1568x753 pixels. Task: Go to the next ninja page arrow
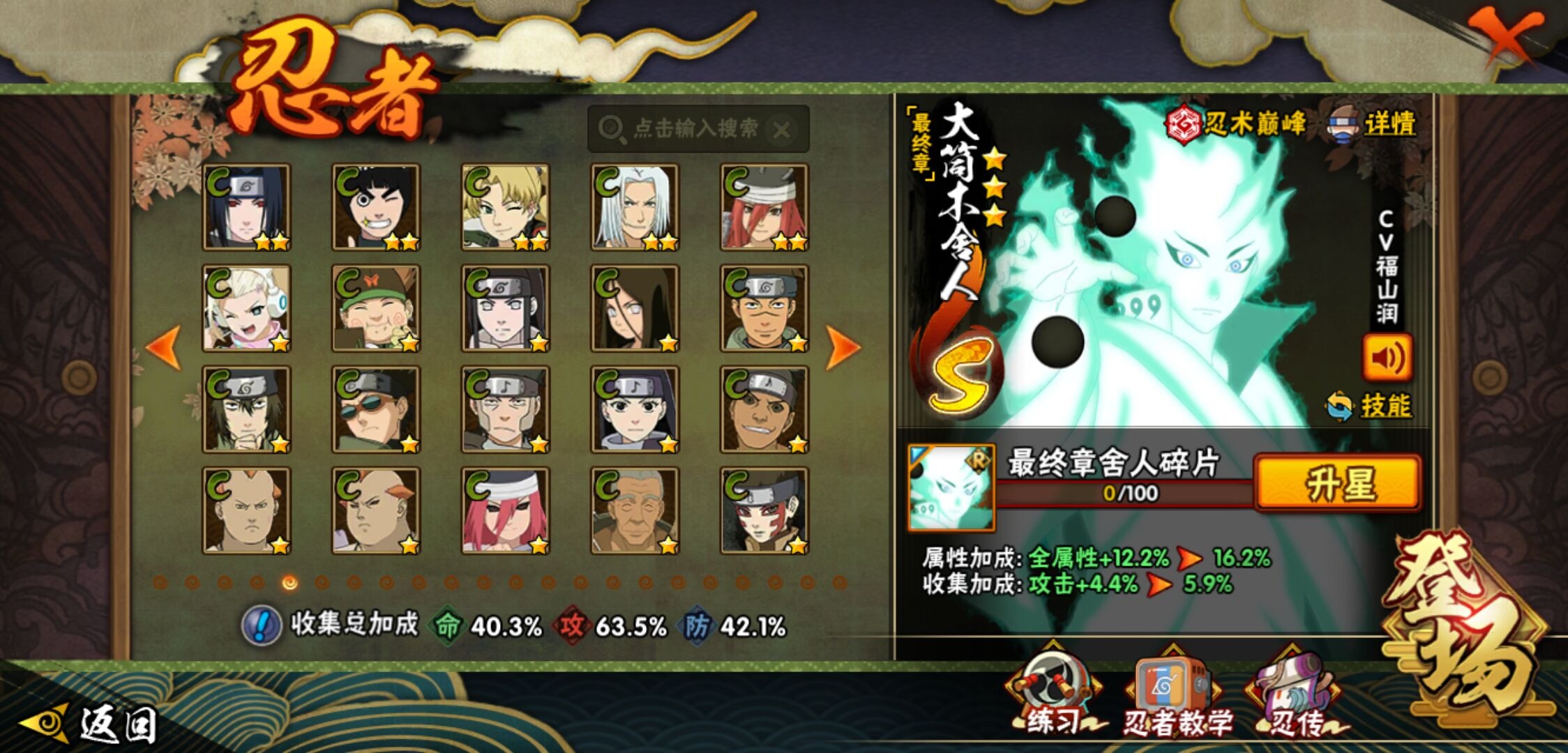point(842,347)
